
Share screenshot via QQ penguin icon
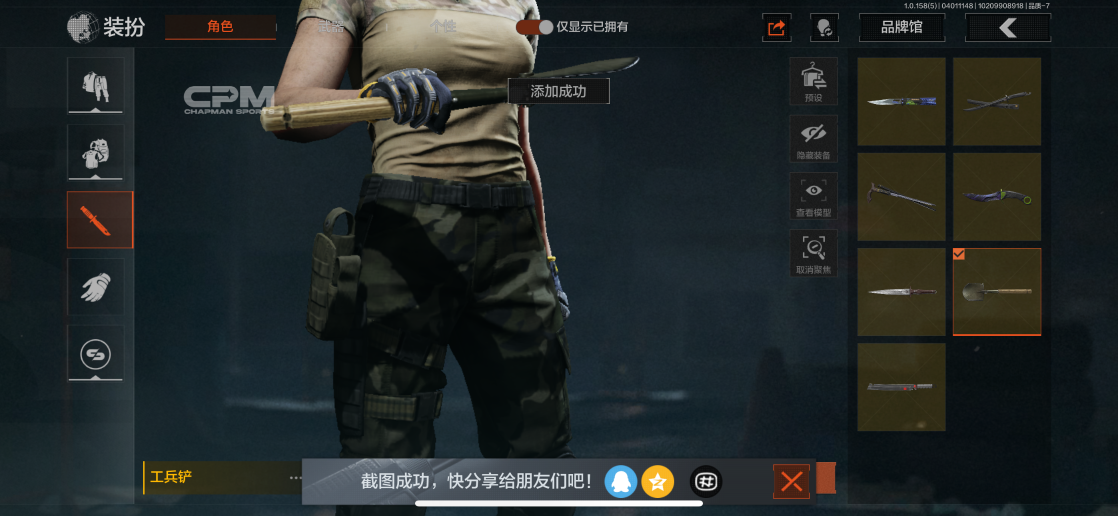coord(620,482)
